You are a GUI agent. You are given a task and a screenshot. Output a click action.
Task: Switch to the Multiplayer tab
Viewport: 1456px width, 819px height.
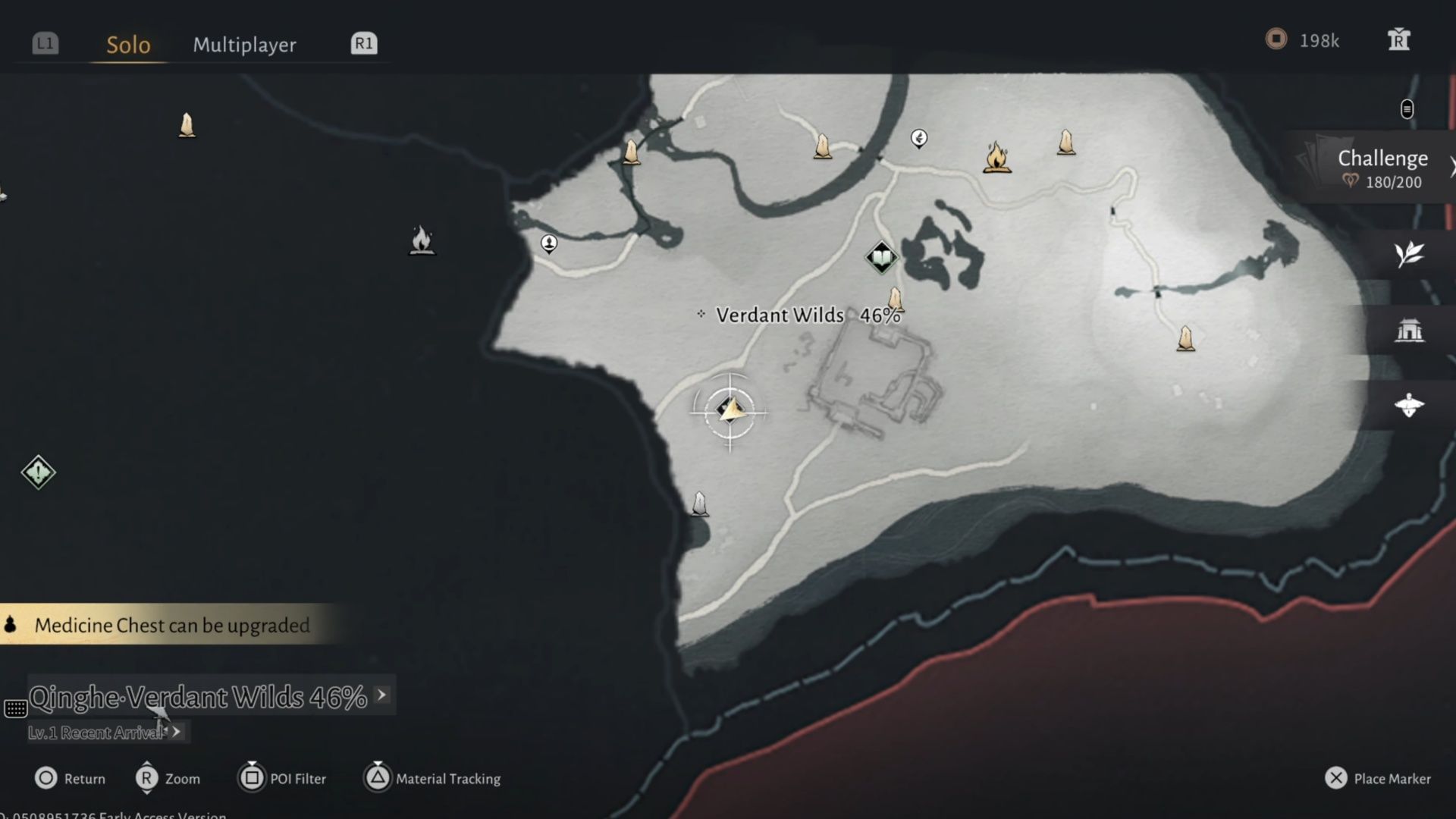point(245,45)
